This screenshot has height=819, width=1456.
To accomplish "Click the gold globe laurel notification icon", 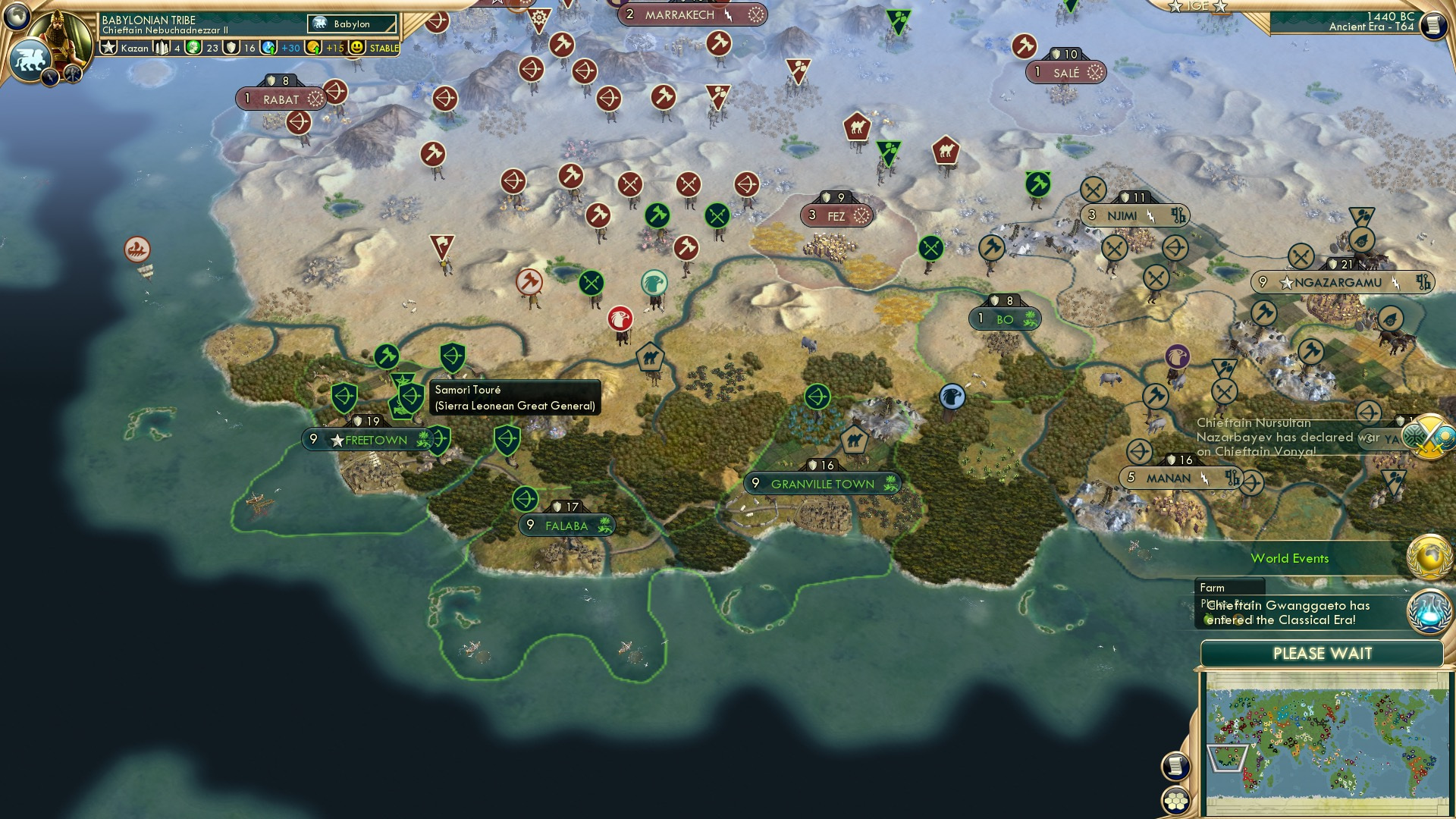I will pyautogui.click(x=1429, y=557).
